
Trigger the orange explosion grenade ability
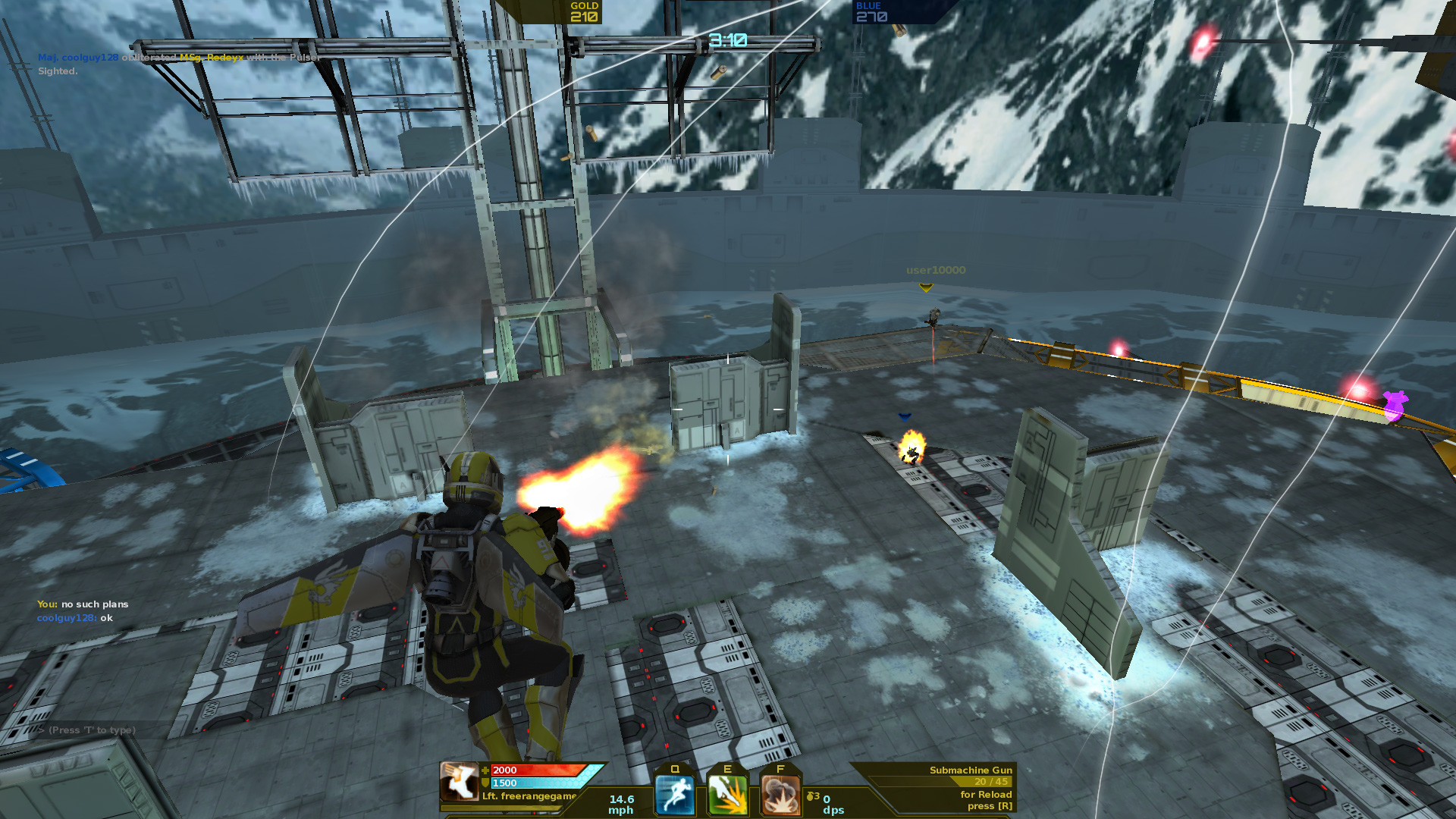click(x=780, y=795)
